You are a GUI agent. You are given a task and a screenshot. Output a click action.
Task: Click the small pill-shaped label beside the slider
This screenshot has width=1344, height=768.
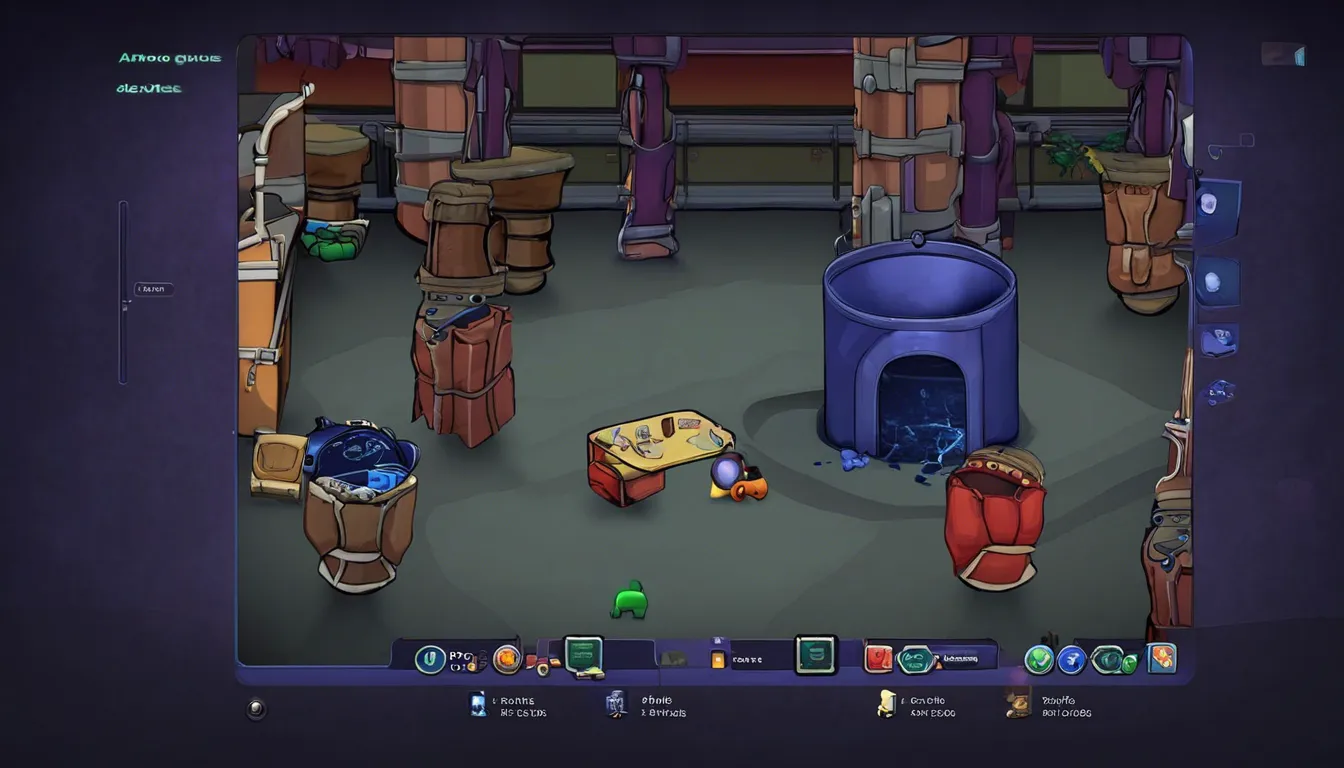(154, 290)
